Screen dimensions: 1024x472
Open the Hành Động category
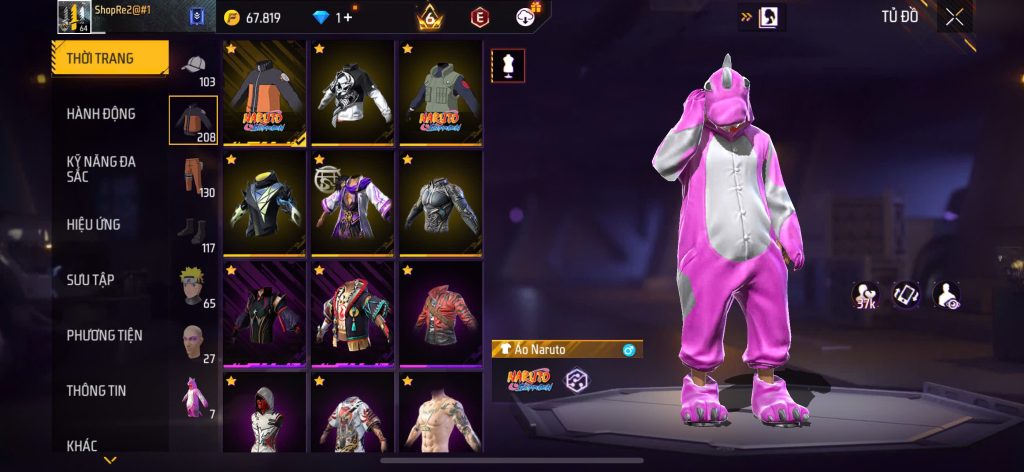point(101,114)
